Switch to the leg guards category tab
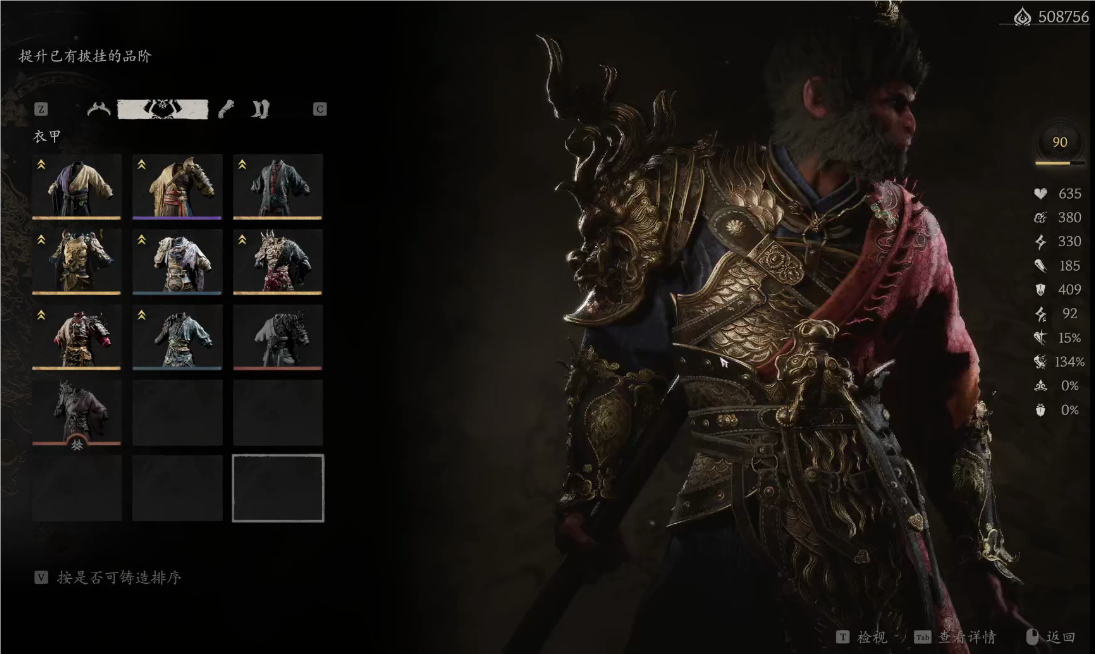 coord(260,109)
